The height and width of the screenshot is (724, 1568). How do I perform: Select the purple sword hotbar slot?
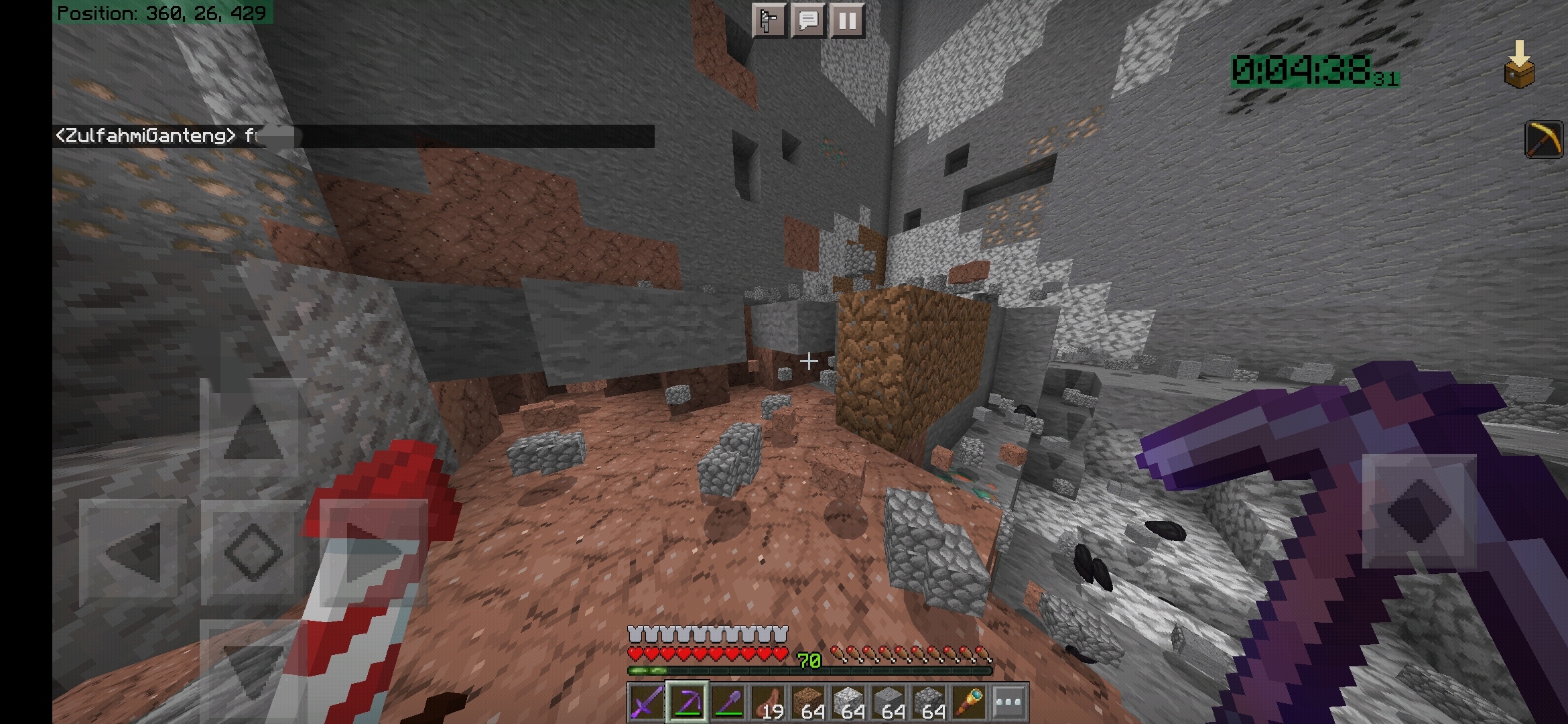tap(647, 703)
